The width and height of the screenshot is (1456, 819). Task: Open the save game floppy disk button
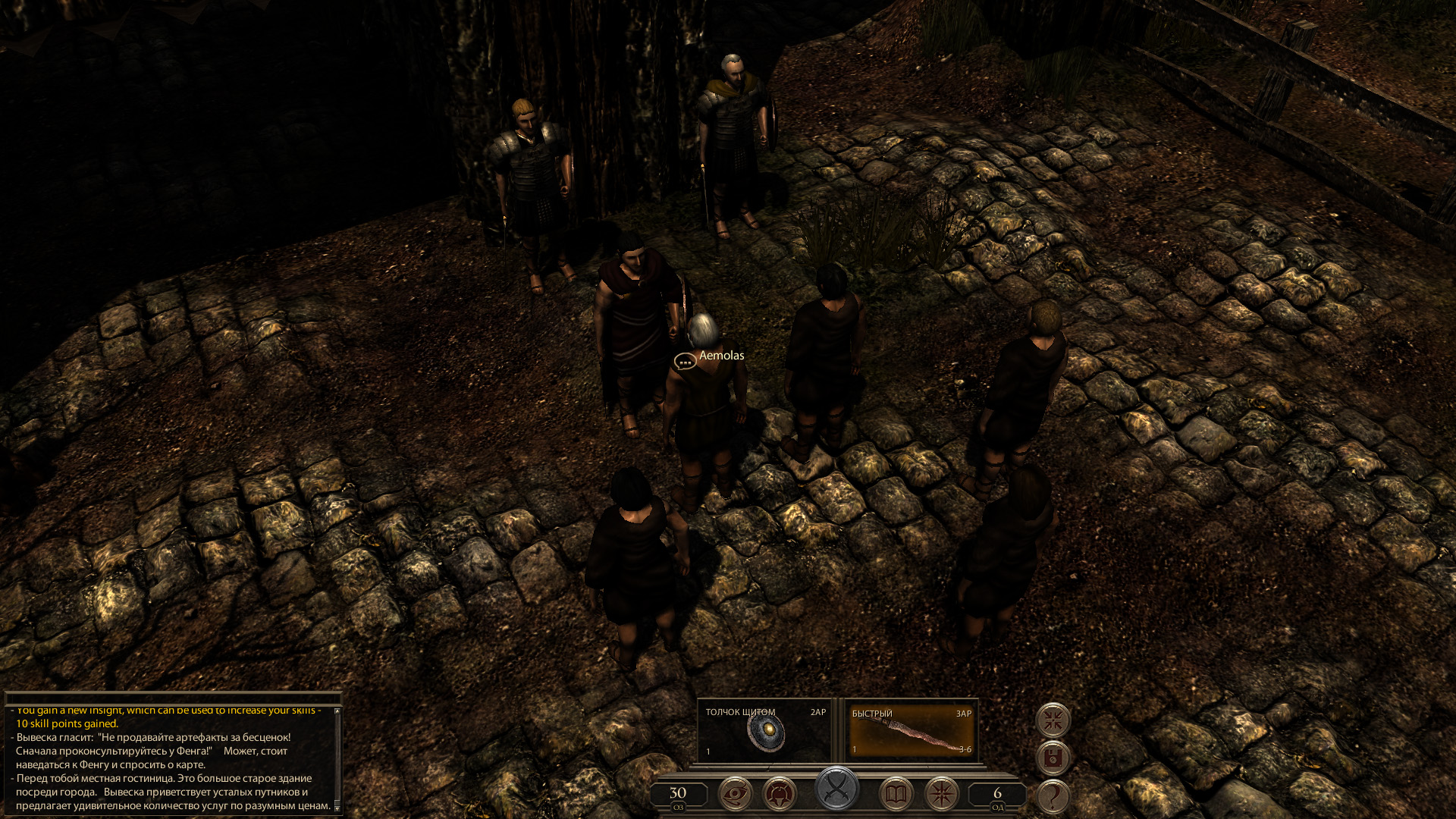pos(1053,758)
